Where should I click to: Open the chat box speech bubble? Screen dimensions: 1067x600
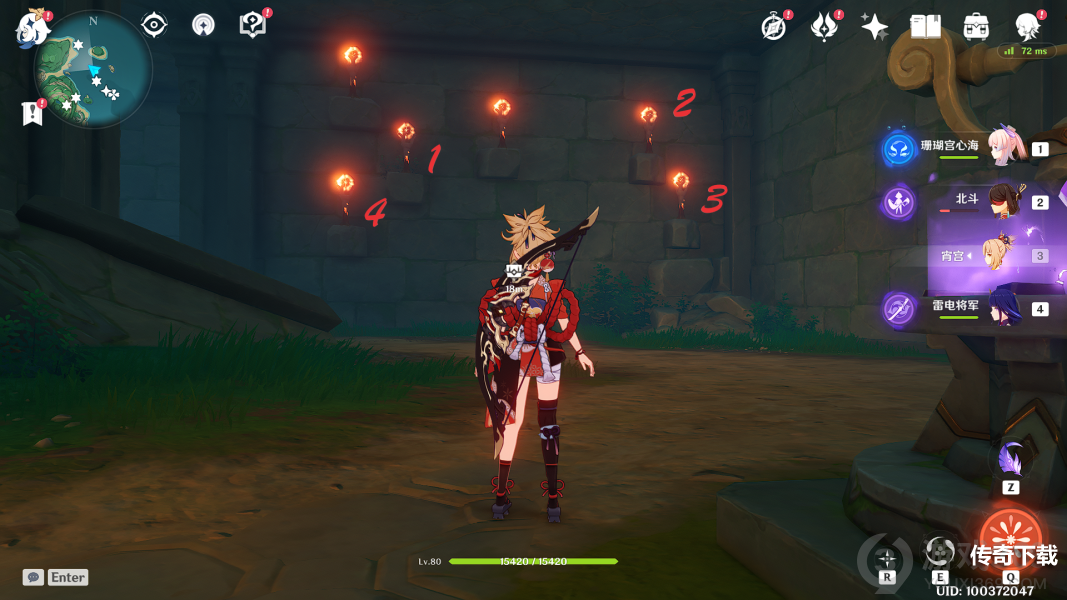click(x=34, y=577)
